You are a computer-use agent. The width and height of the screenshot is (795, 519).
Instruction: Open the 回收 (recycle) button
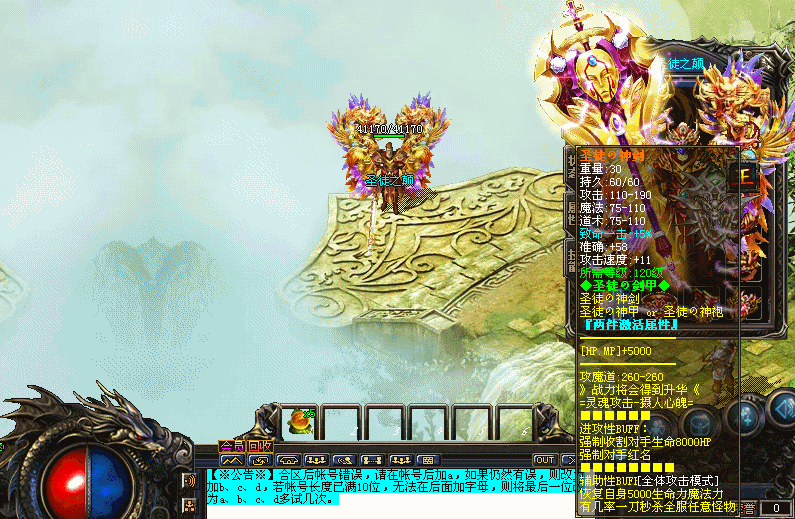tap(260, 446)
